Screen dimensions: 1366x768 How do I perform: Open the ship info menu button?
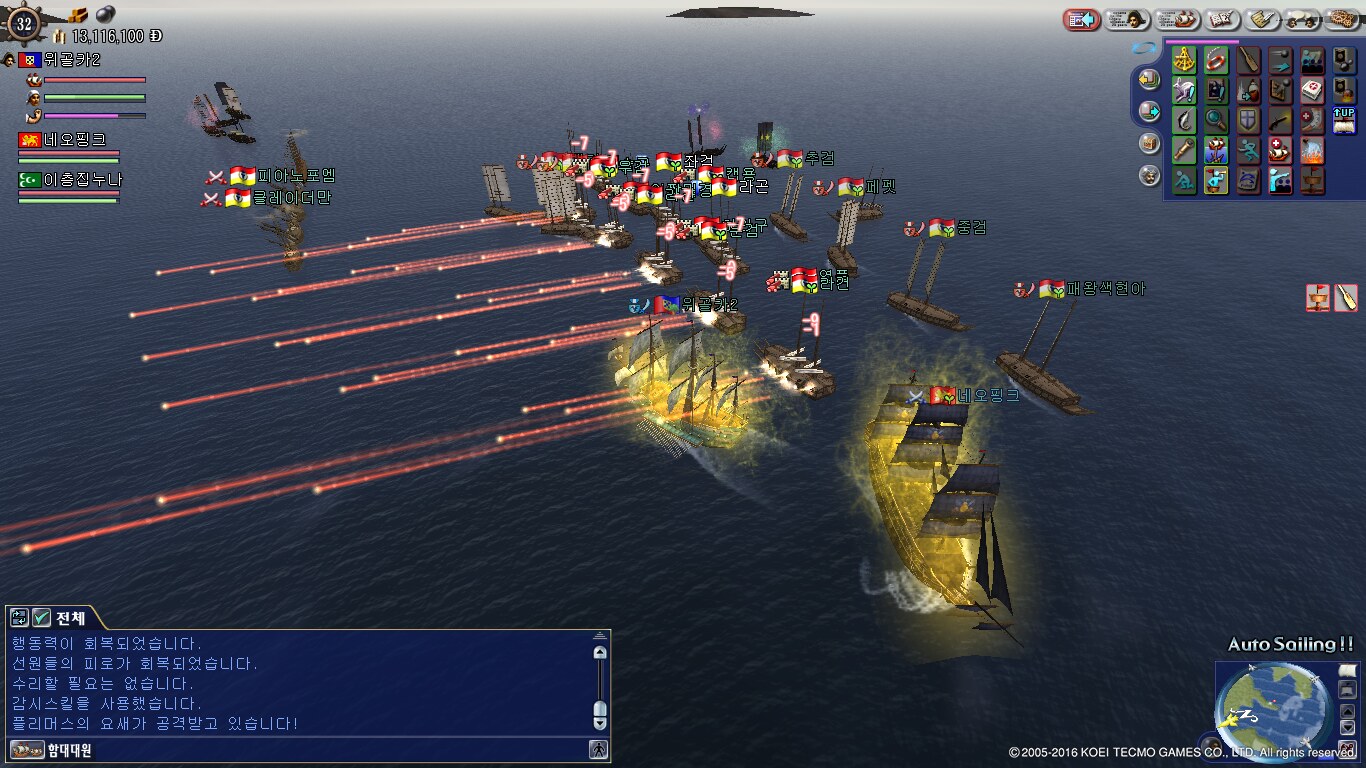(1177, 19)
